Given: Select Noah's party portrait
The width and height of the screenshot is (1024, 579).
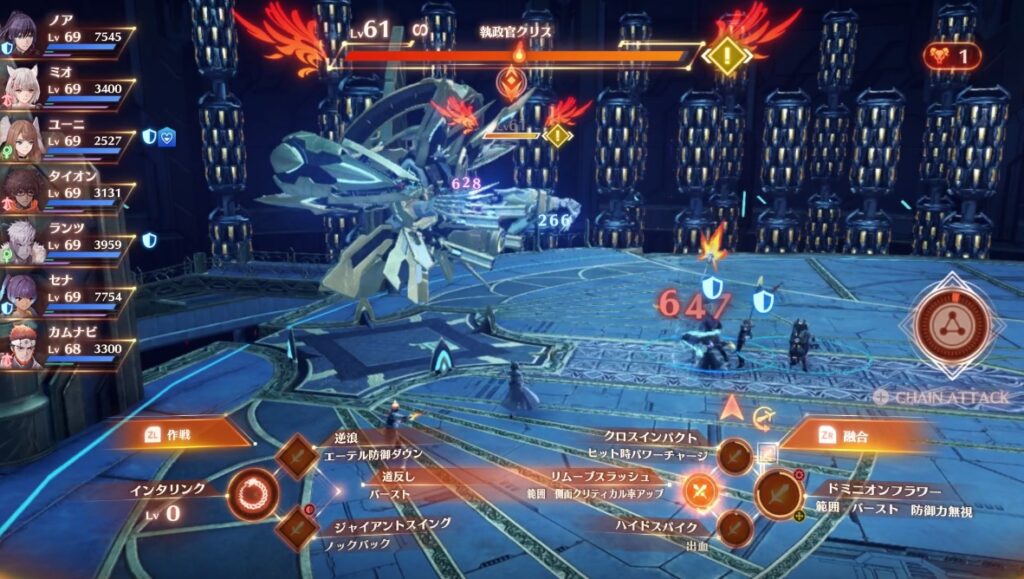Looking at the screenshot, I should click(22, 36).
